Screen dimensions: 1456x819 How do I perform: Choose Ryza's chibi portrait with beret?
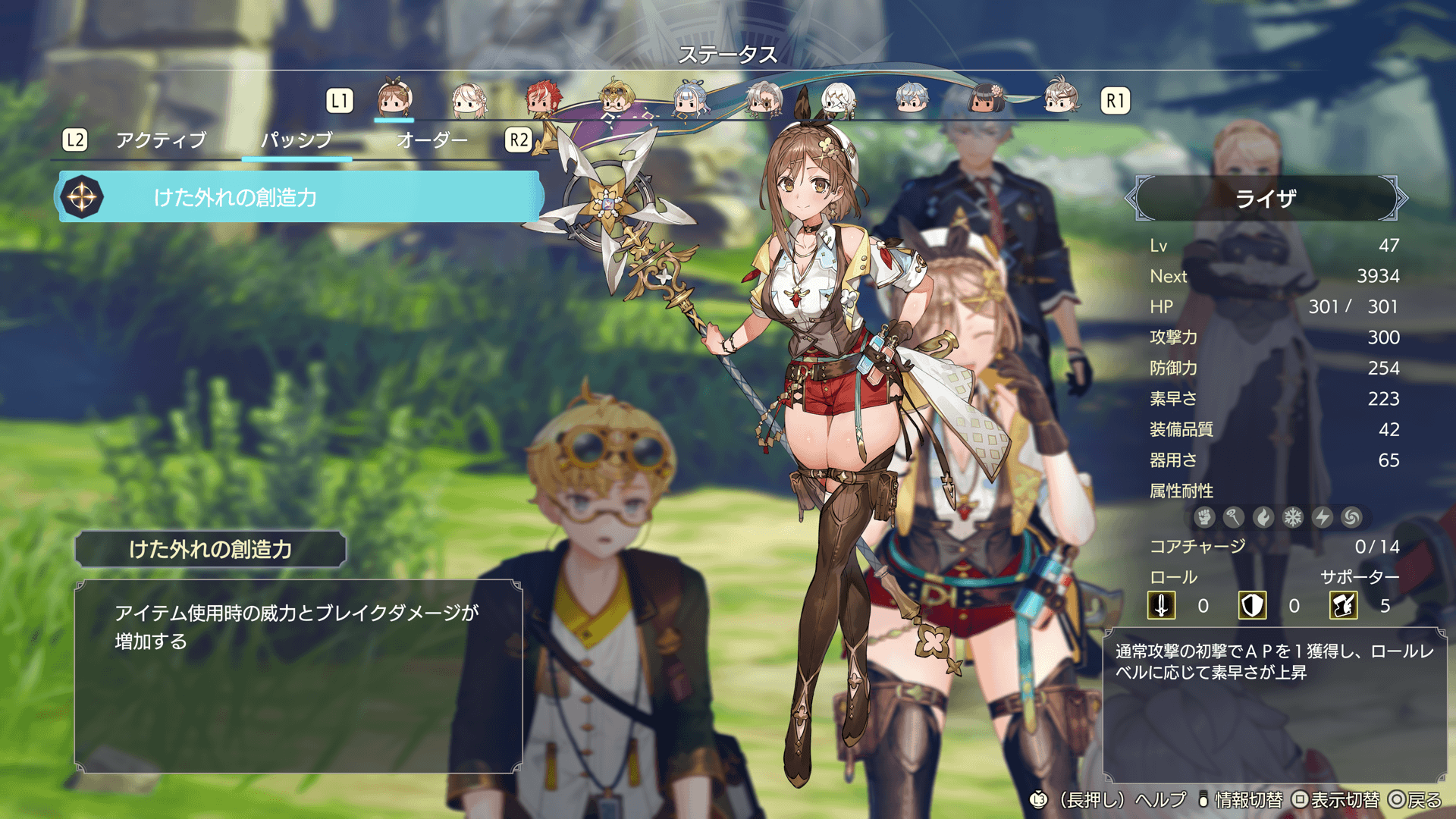coord(394,99)
